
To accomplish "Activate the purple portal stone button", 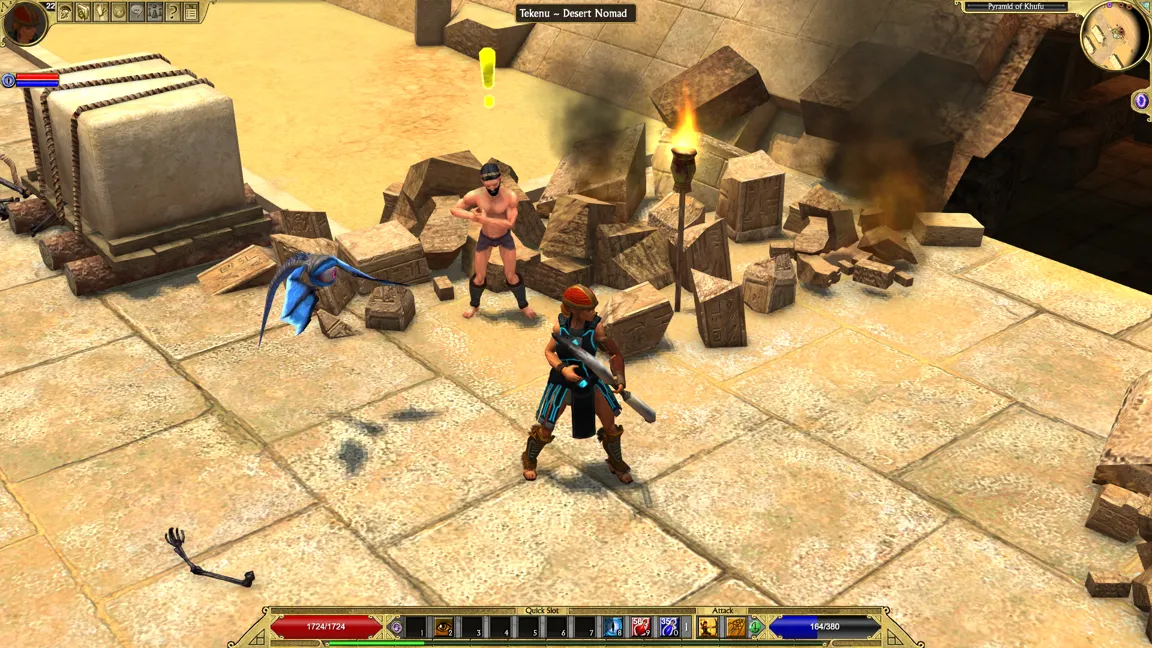I will pyautogui.click(x=1141, y=101).
